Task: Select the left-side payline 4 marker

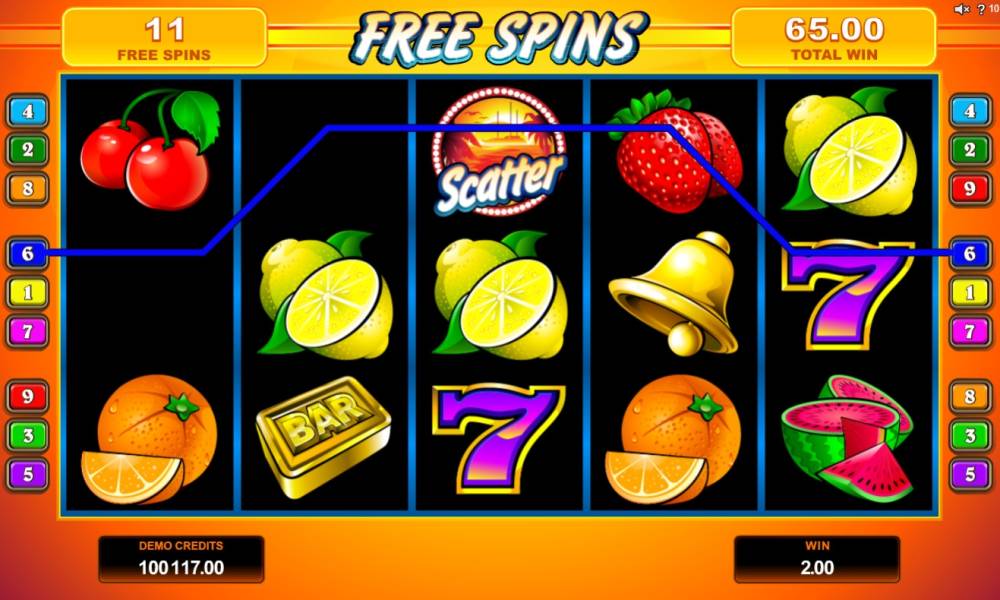Action: point(27,111)
